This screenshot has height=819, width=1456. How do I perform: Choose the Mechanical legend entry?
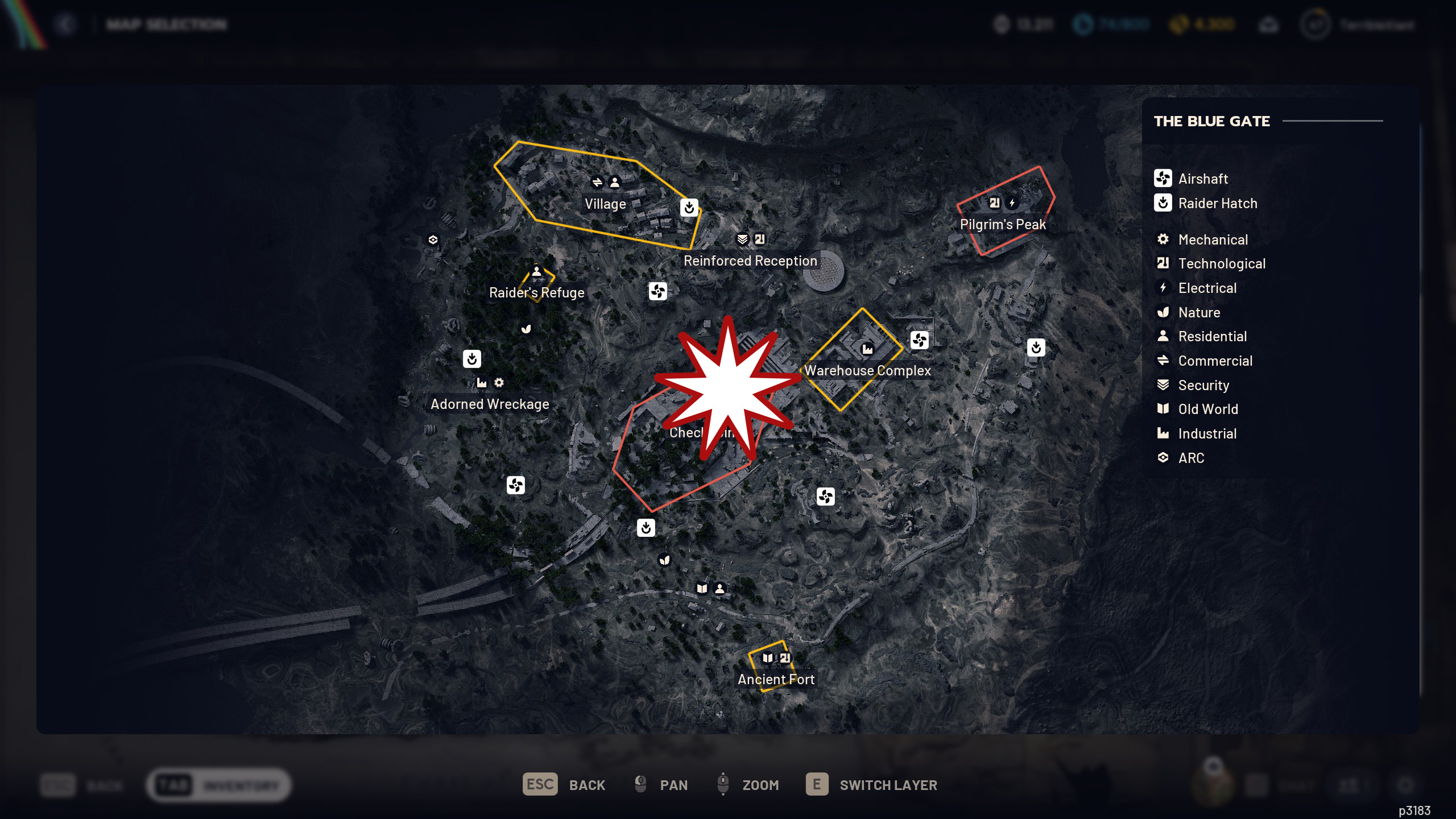pyautogui.click(x=1213, y=240)
